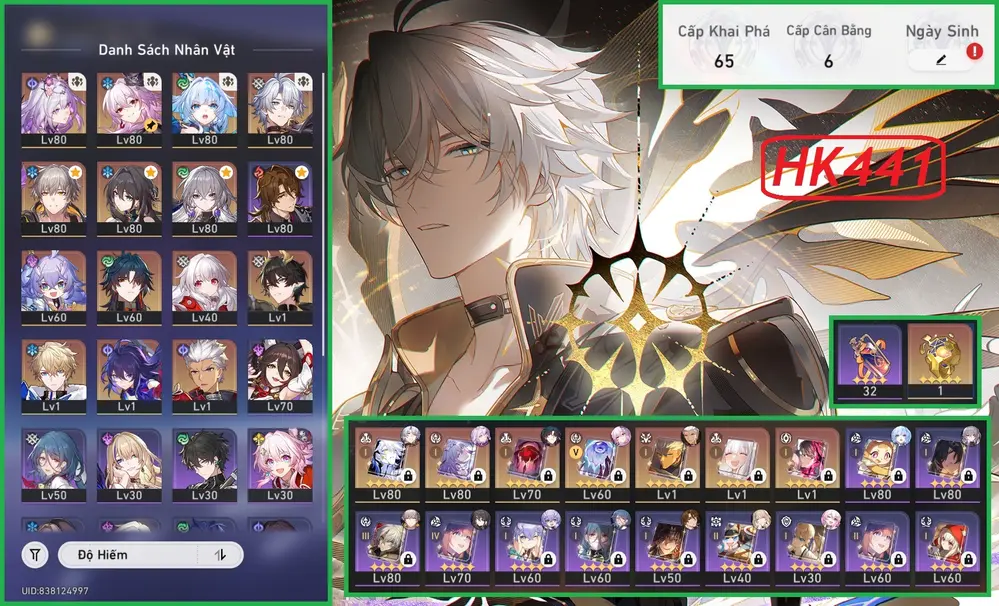Open the character filter funnel button
This screenshot has height=606, width=999.
coord(35,554)
